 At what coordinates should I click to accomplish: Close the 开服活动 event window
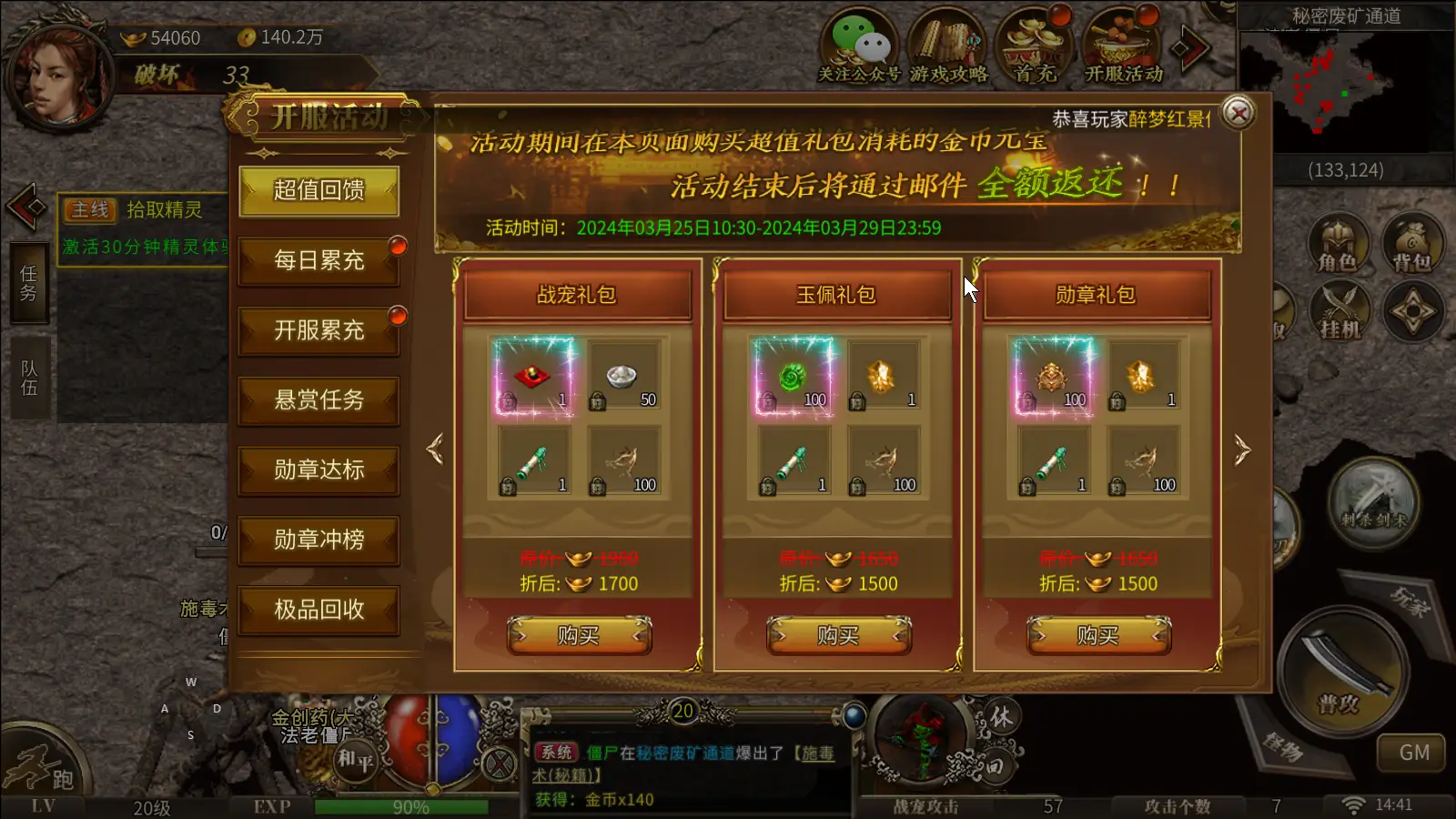1238,113
